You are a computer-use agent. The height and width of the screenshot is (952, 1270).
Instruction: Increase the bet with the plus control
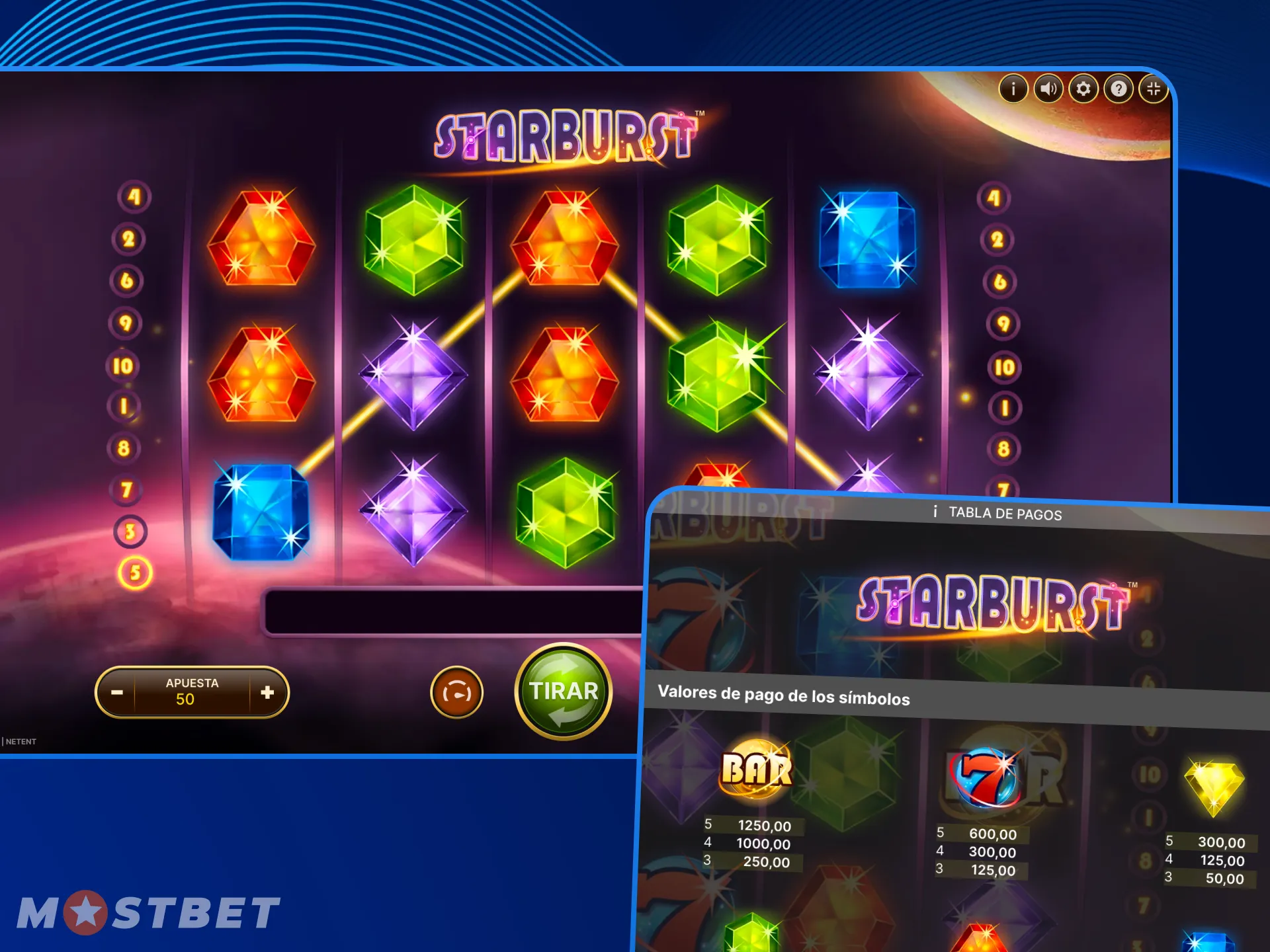[x=267, y=692]
